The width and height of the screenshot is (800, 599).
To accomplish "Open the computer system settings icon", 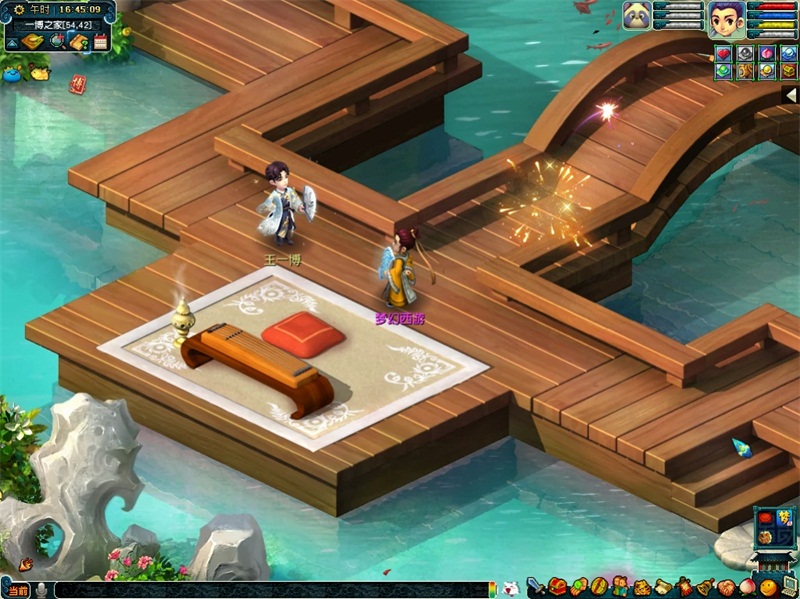I will (789, 587).
